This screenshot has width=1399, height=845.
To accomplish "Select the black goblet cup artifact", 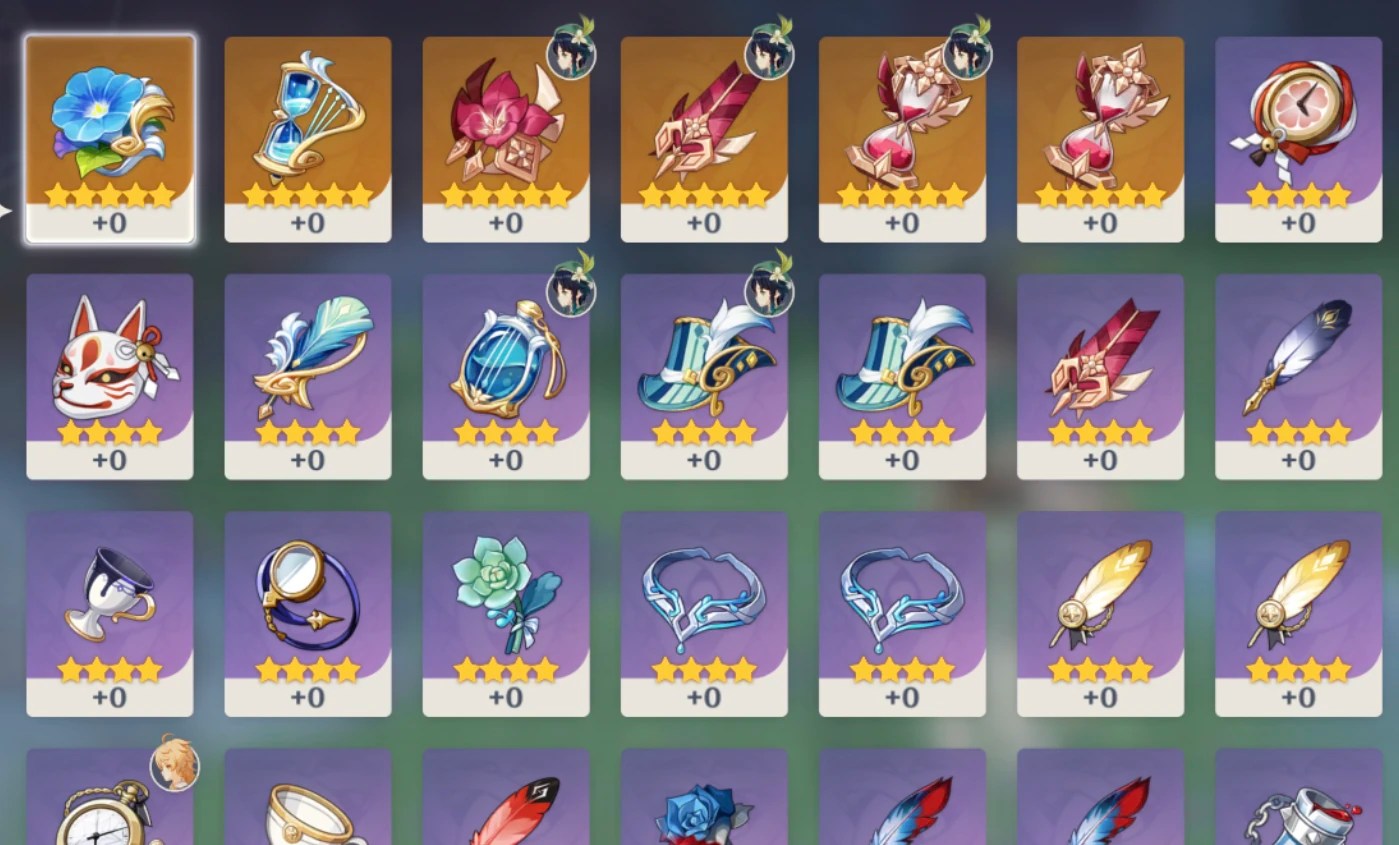I will (x=108, y=598).
